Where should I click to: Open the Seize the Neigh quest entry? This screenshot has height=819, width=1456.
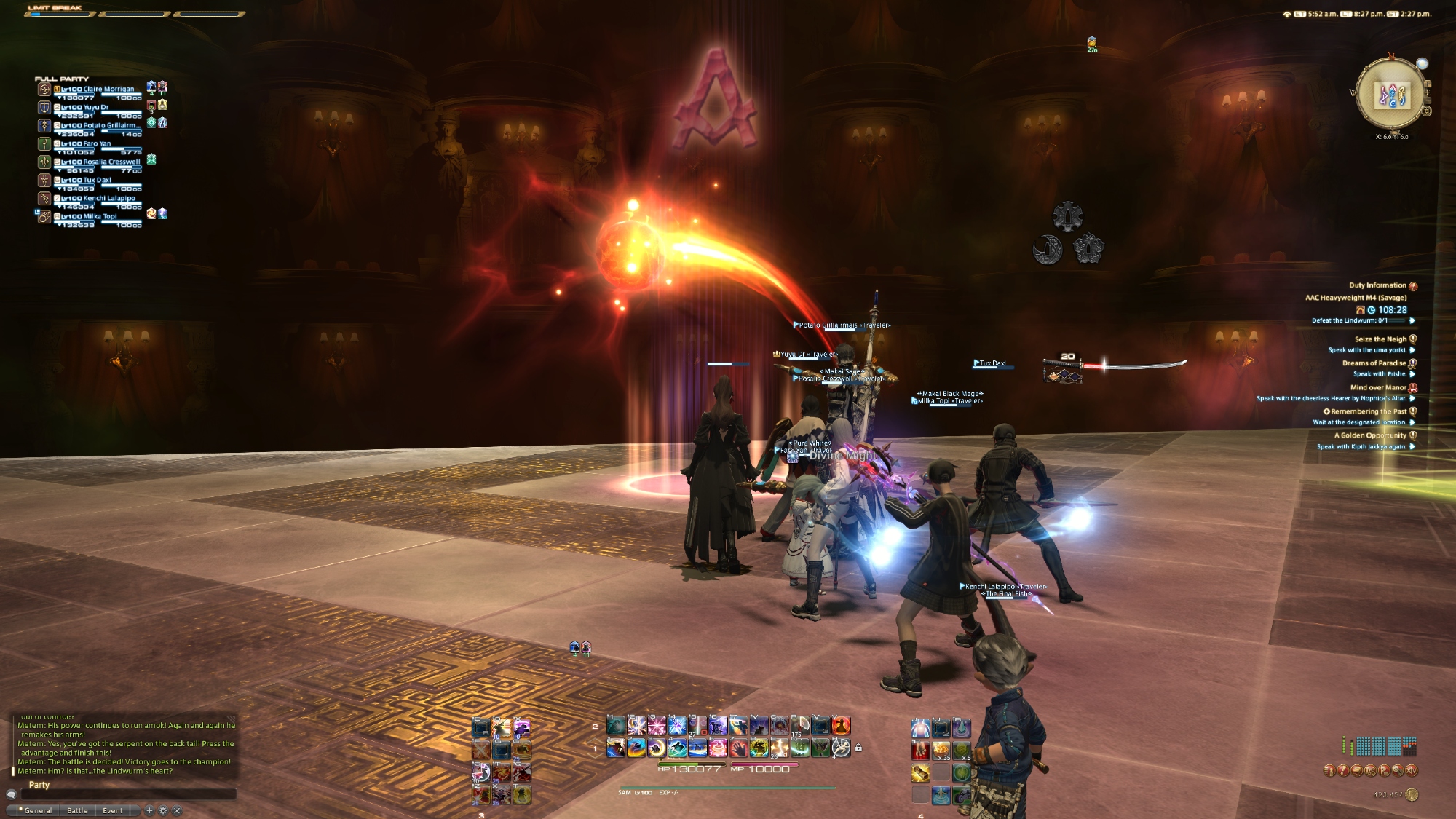click(x=1380, y=339)
